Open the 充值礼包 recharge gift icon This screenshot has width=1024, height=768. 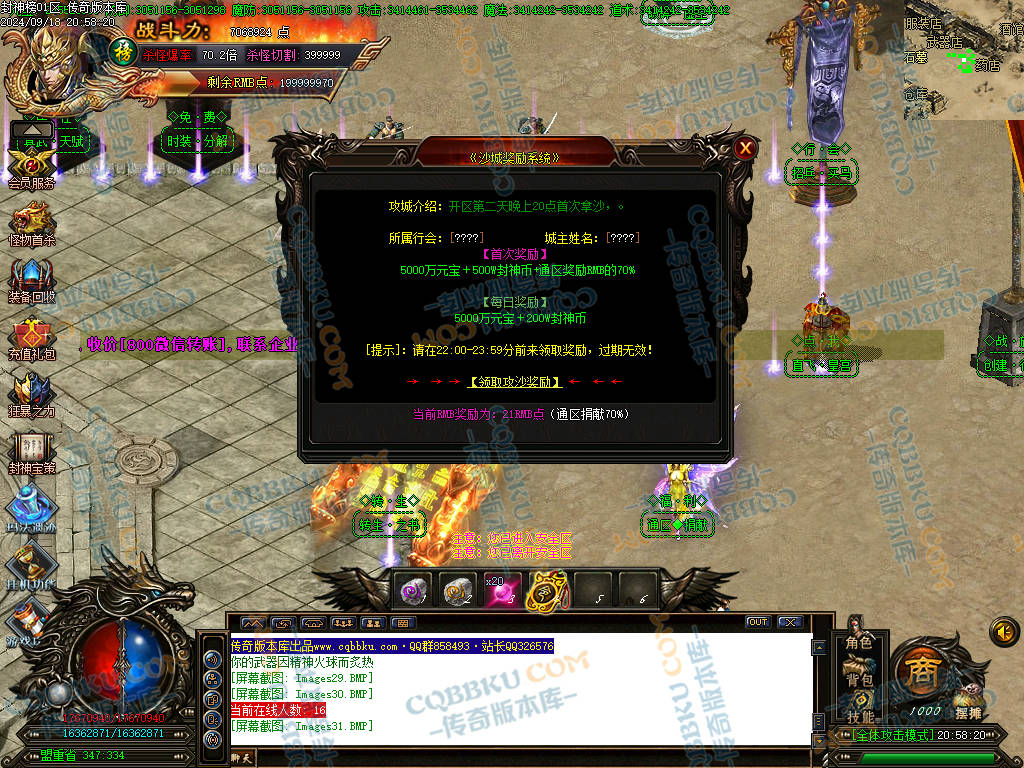pyautogui.click(x=30, y=336)
